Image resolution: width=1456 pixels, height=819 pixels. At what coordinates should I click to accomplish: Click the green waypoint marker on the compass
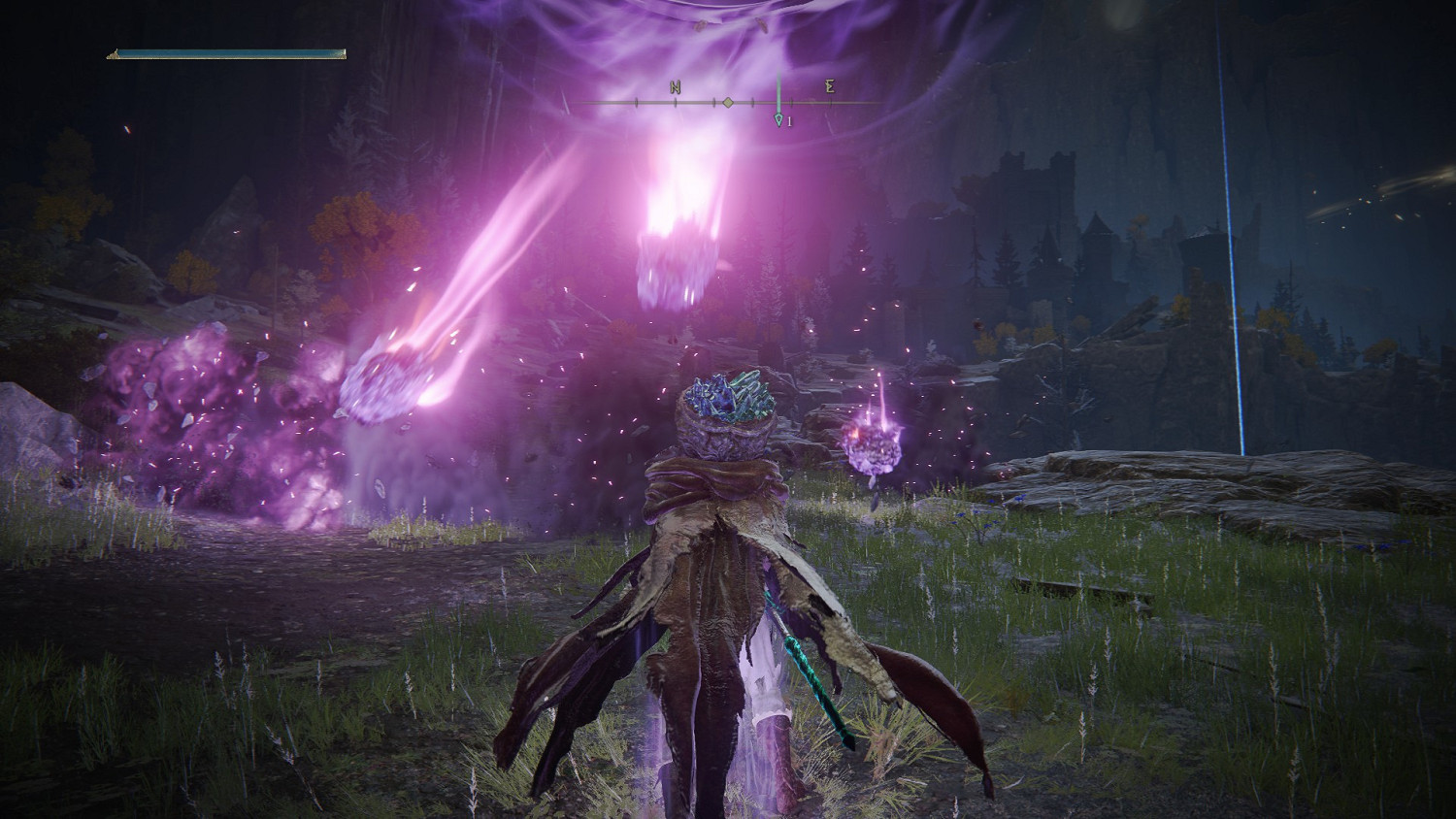pyautogui.click(x=778, y=118)
